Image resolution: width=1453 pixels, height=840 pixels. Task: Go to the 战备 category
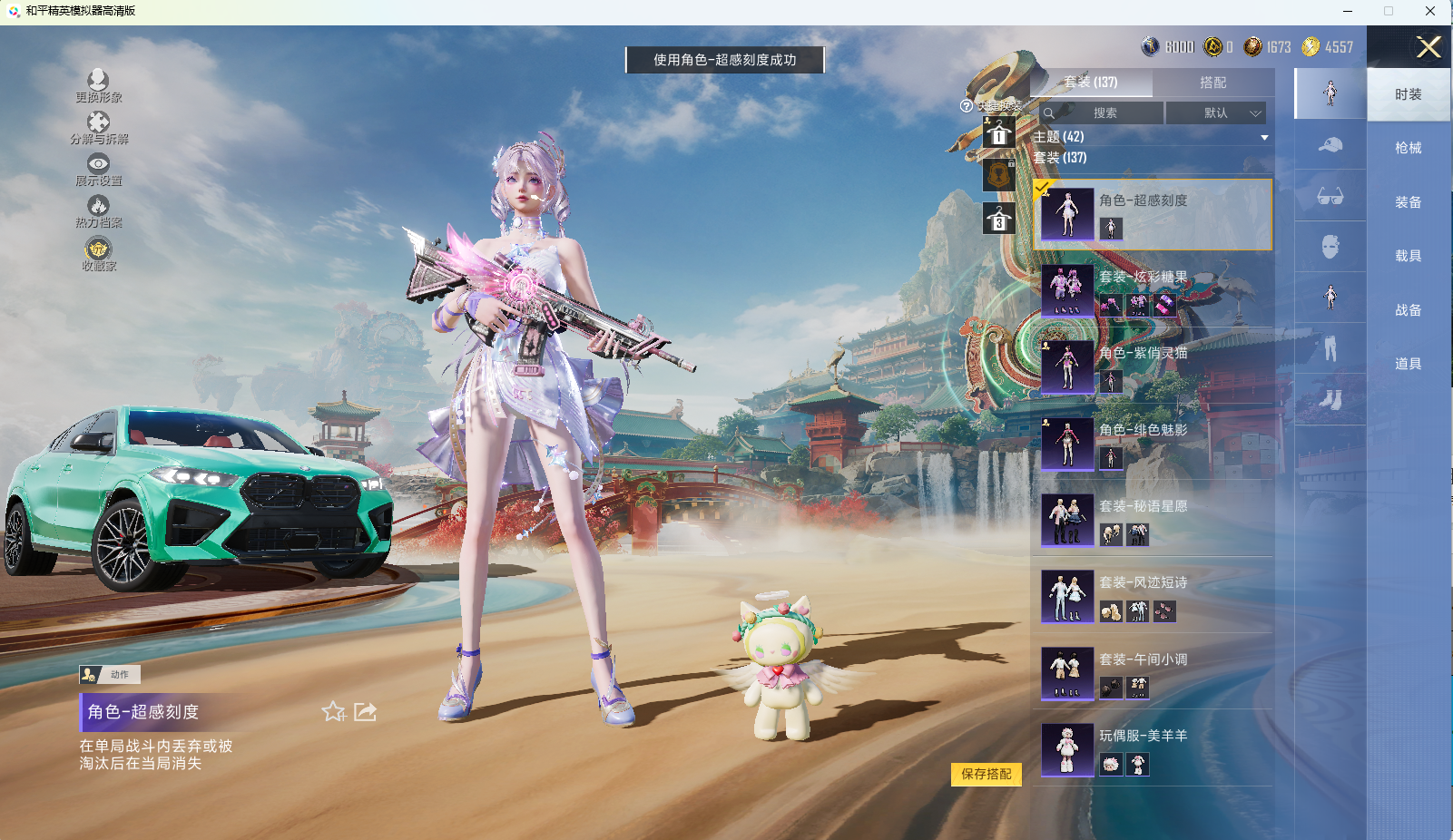point(1408,310)
